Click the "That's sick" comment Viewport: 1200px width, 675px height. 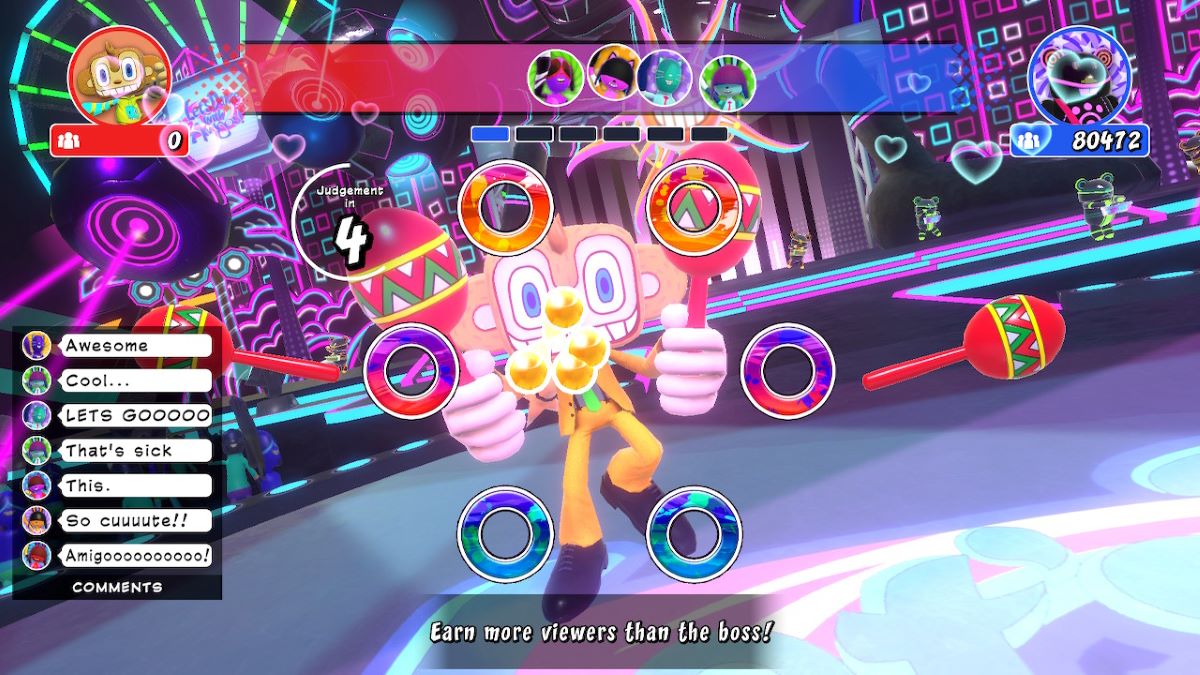[x=136, y=450]
